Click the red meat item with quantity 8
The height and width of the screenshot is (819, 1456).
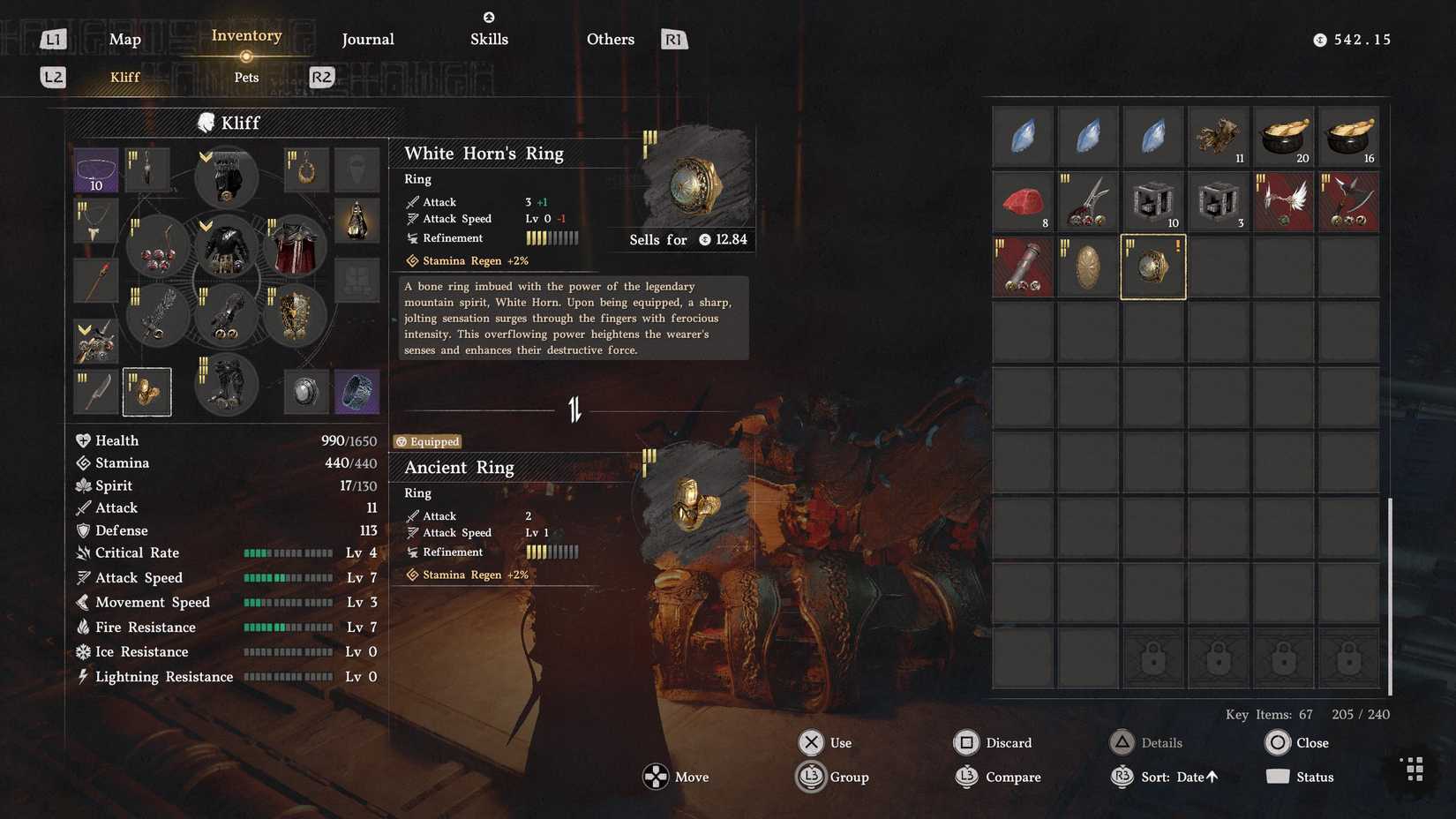1023,201
